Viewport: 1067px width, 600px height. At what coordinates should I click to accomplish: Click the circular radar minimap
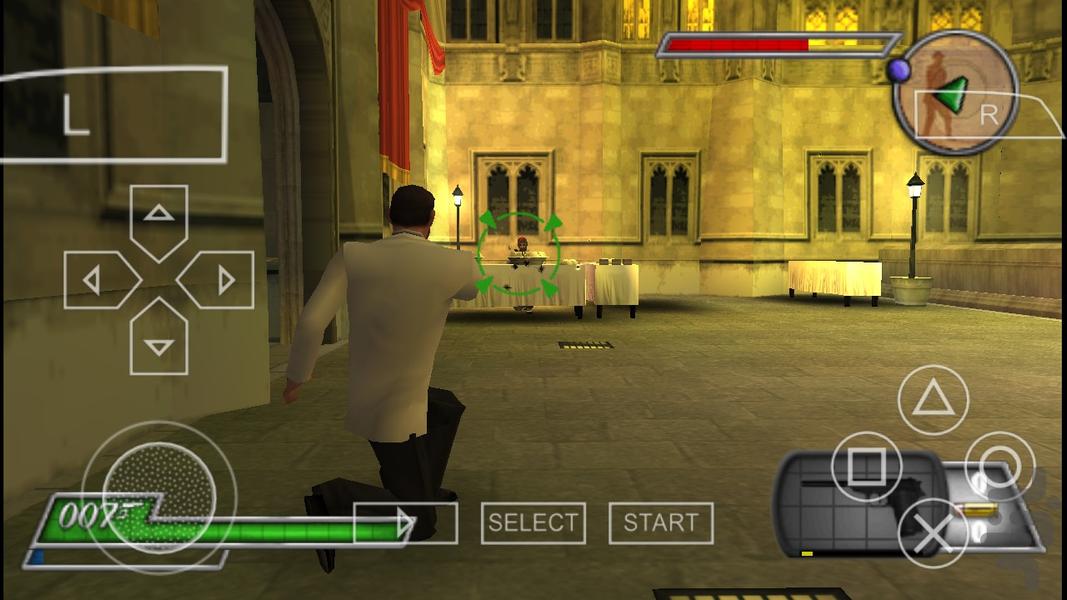[955, 92]
